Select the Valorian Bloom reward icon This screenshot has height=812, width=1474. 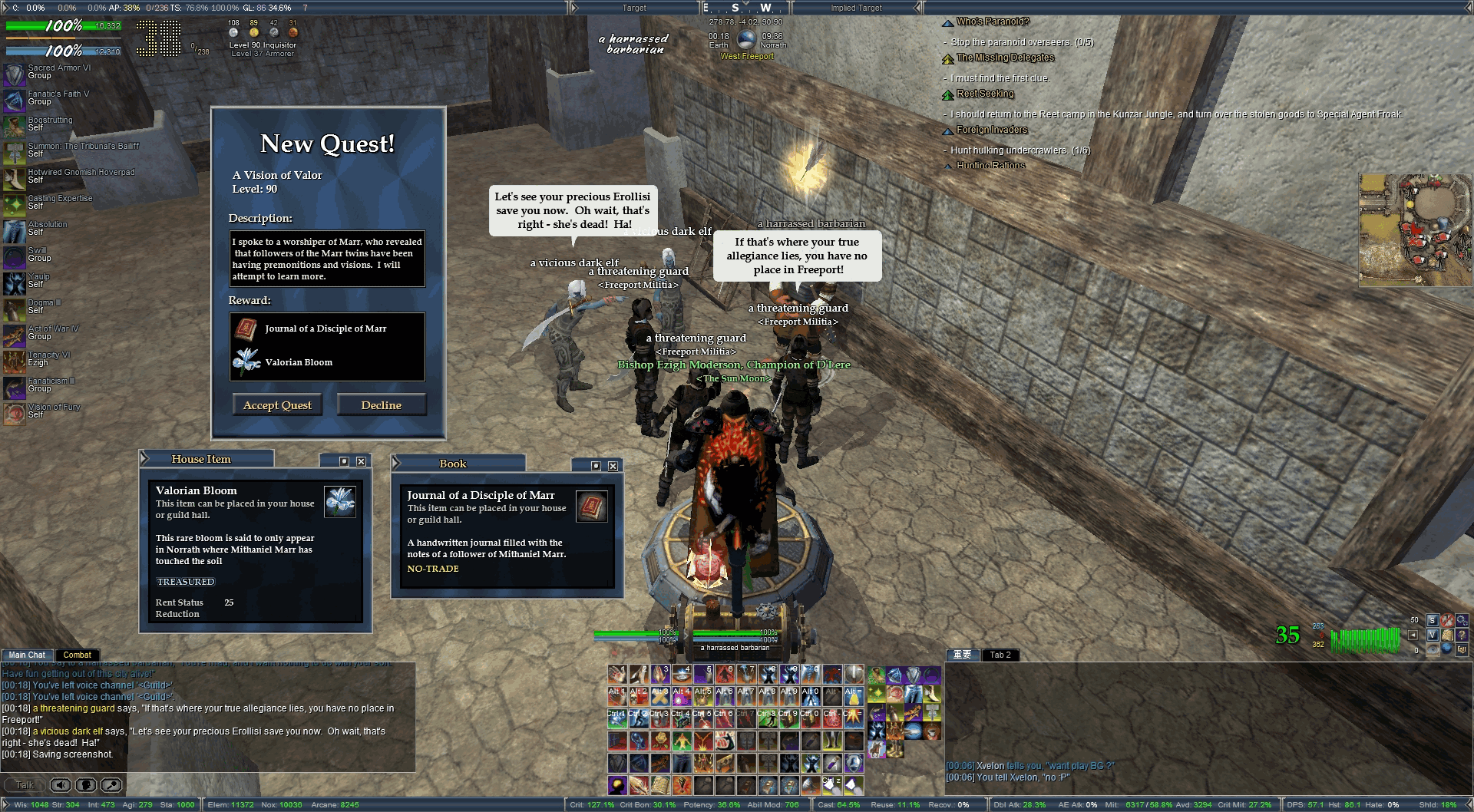pyautogui.click(x=246, y=361)
